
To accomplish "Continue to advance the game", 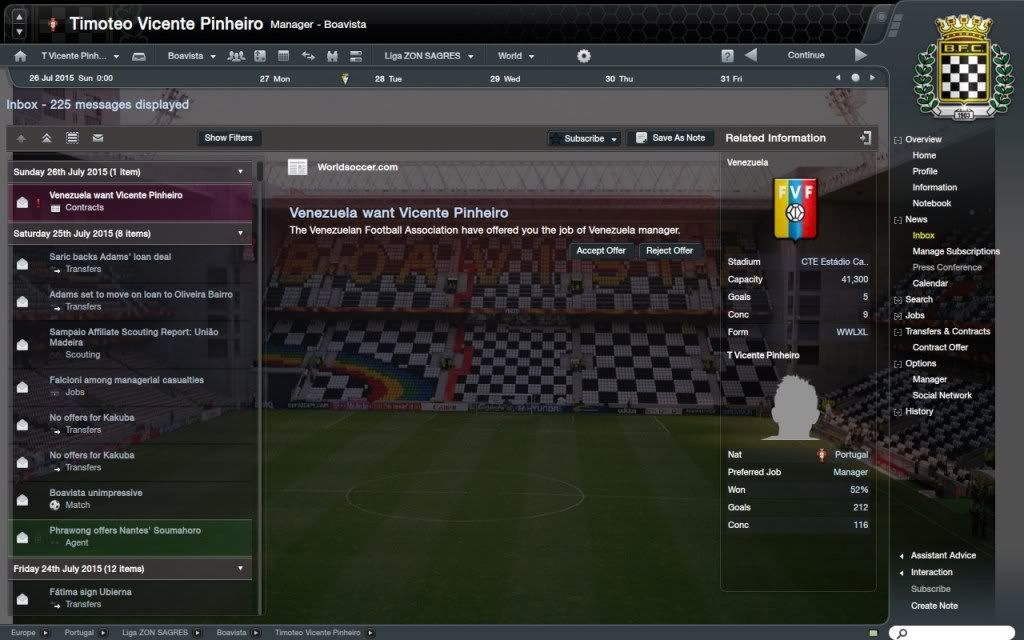I will 806,56.
